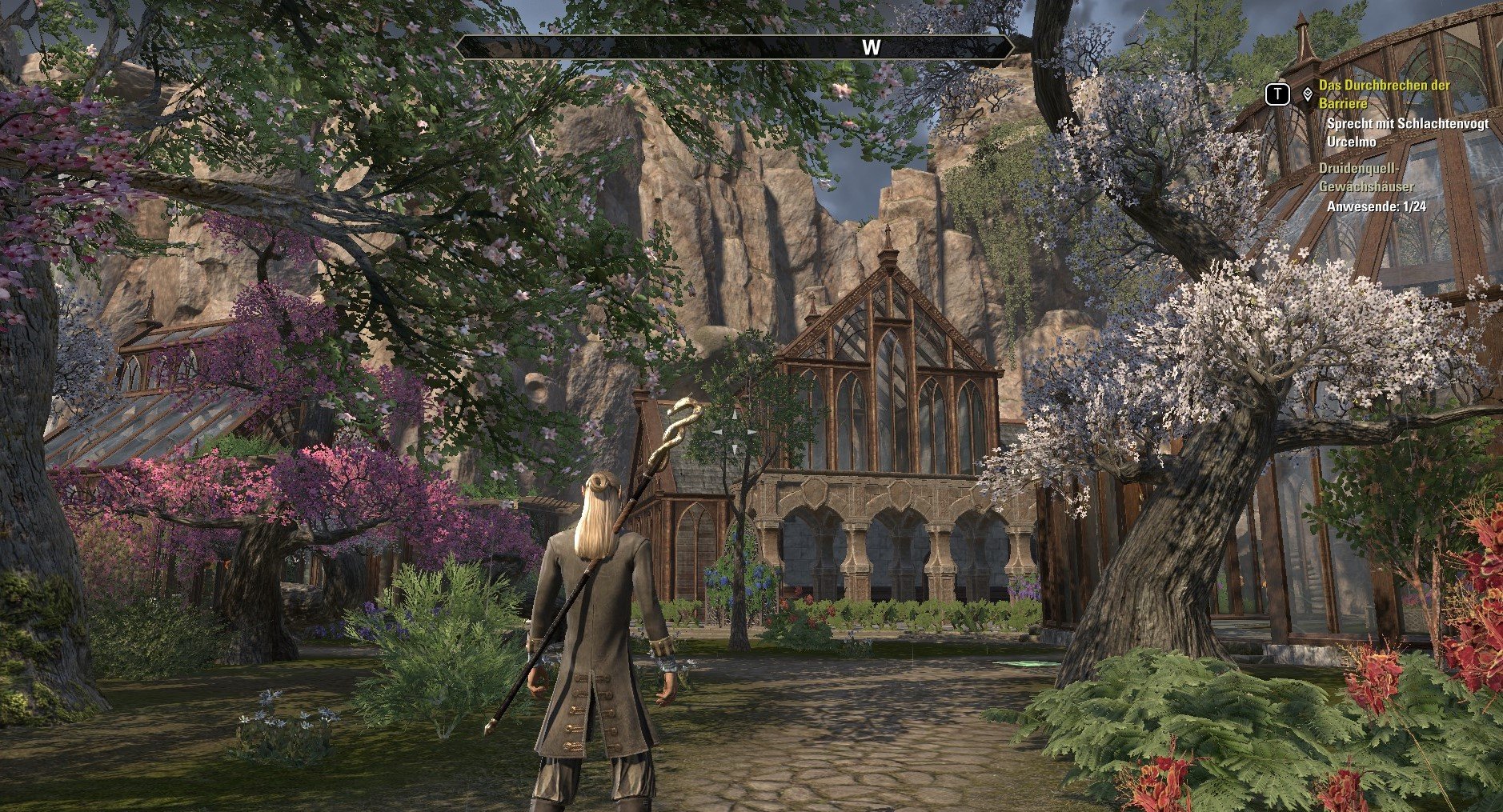Click the quest marker icon beside the tracker
Screen dimensions: 1503x812
(x=1307, y=94)
